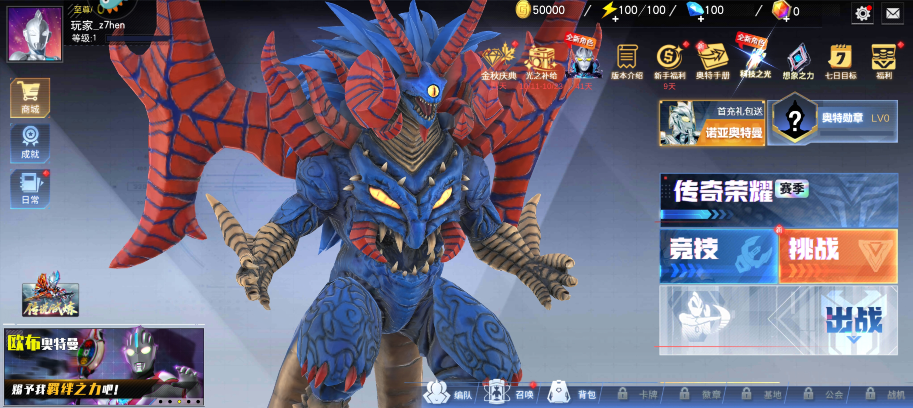Viewport: 913px width, 408px height.
Task: Open the 金秋庆典 event icon
Action: (x=499, y=63)
